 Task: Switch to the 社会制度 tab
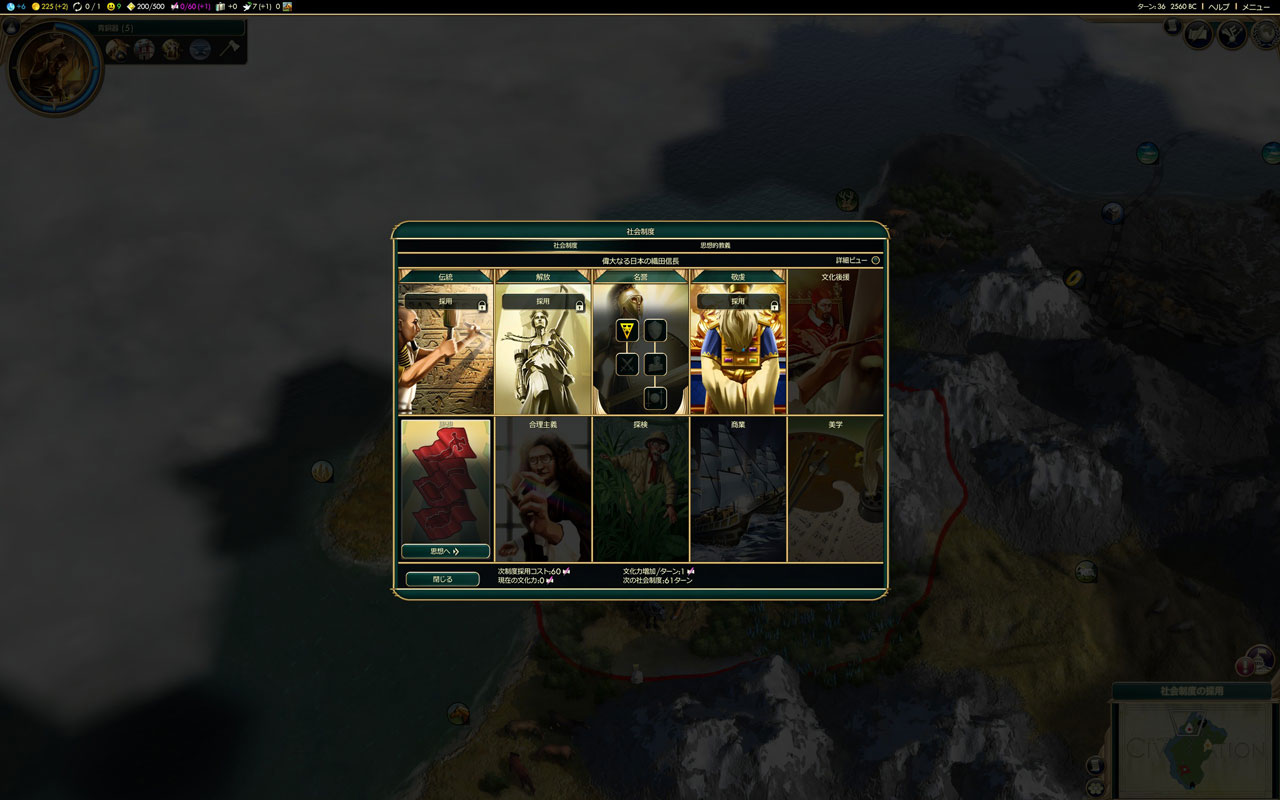565,245
